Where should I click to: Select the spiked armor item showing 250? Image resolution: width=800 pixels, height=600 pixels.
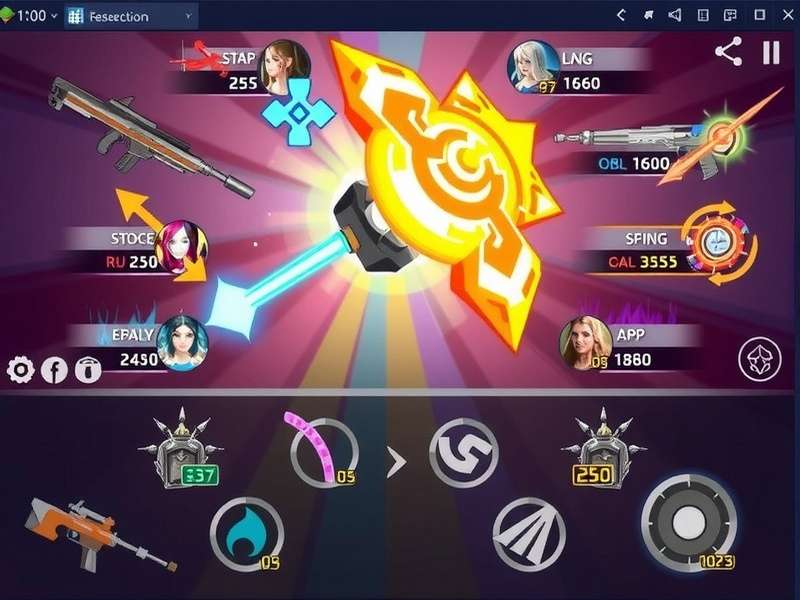click(599, 450)
